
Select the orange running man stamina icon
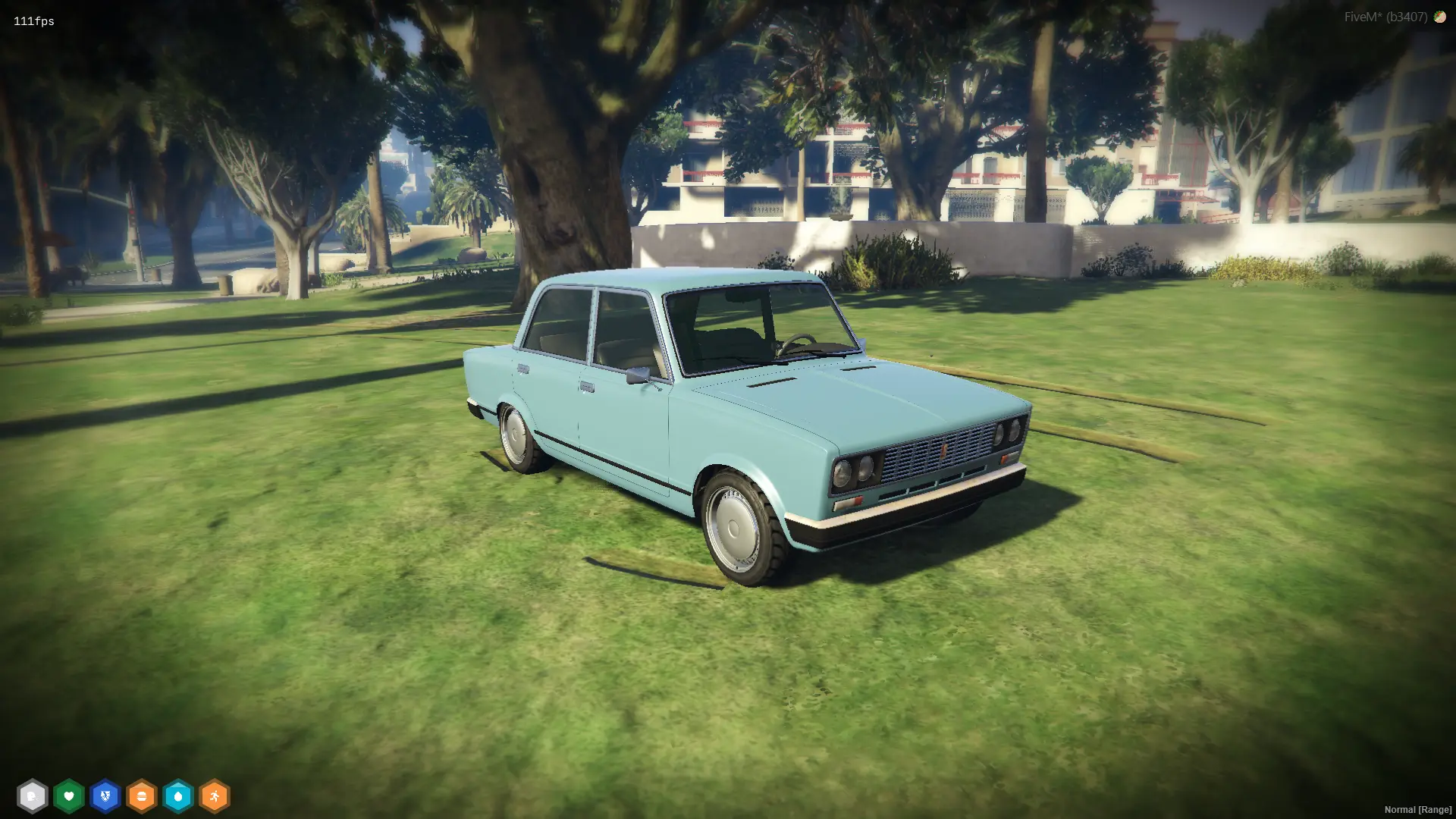214,796
